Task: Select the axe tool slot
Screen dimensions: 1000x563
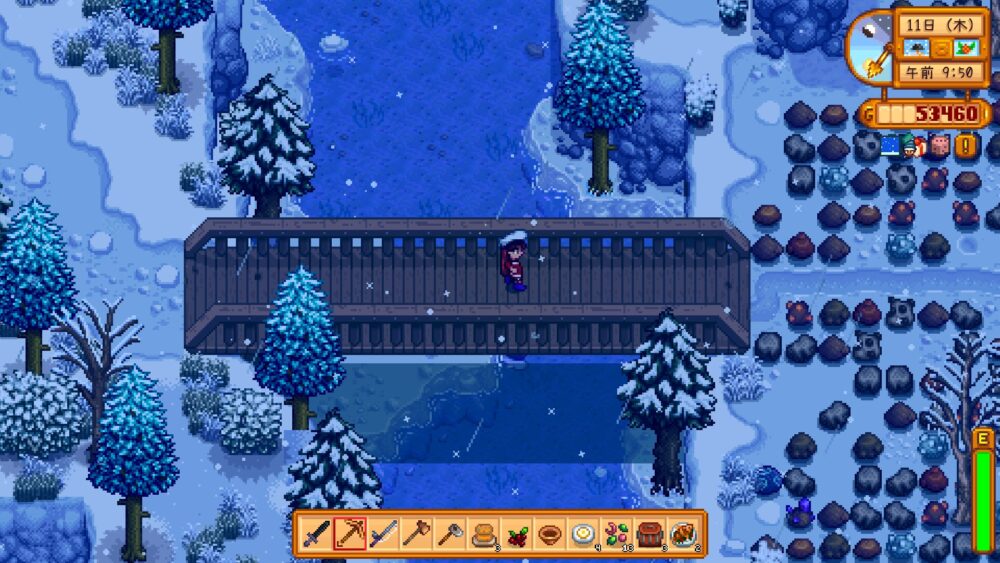Action: 416,534
